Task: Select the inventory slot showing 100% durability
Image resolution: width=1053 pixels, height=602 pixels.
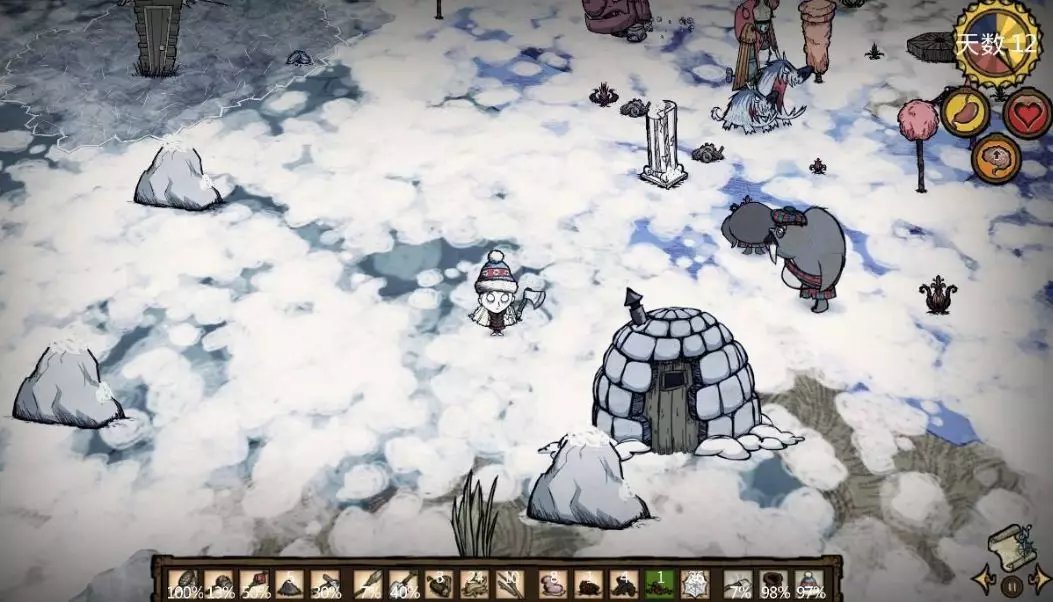Action: 184,583
